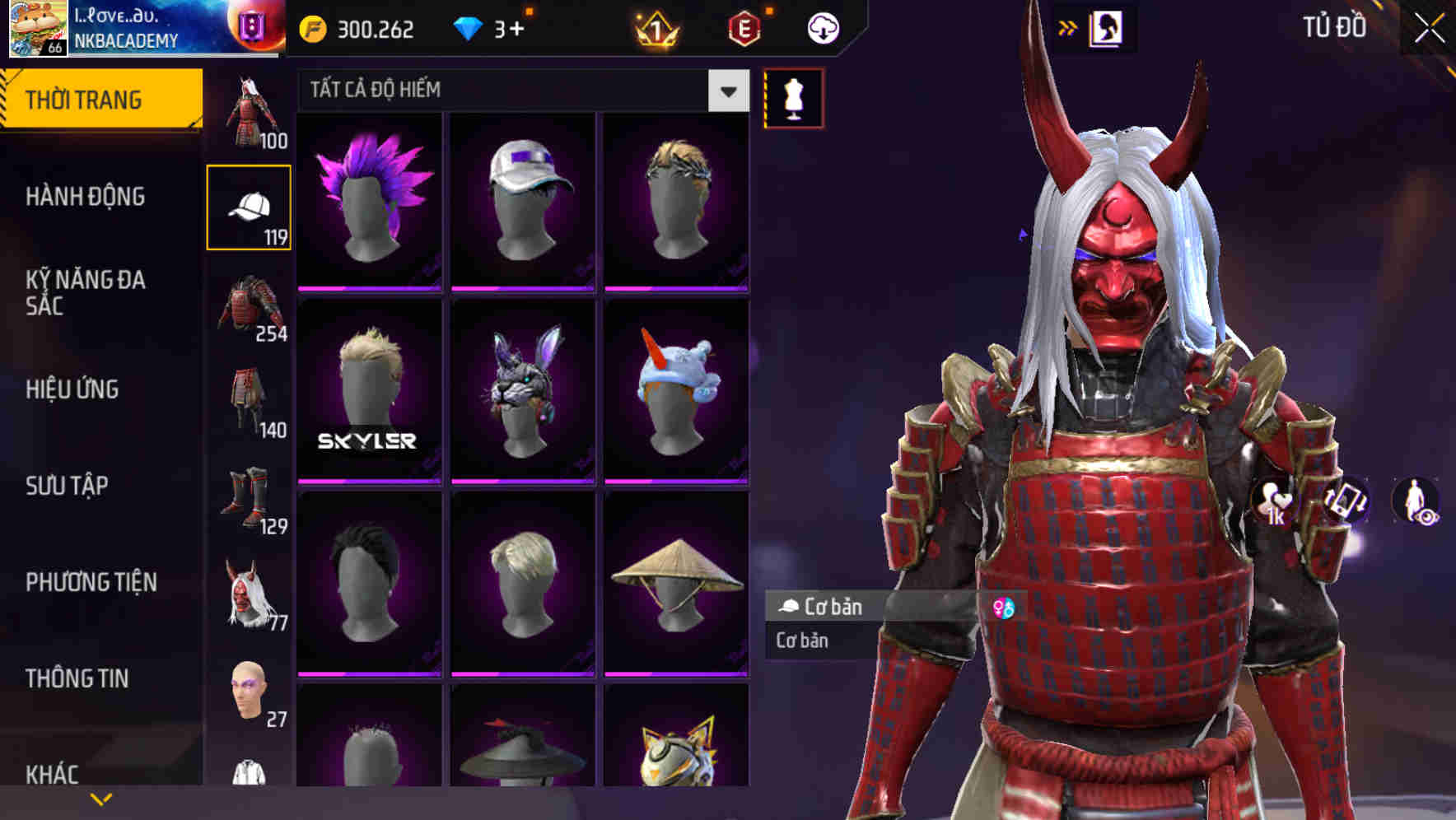1456x820 pixels.
Task: Click the blue diamond currency icon
Action: point(469,27)
